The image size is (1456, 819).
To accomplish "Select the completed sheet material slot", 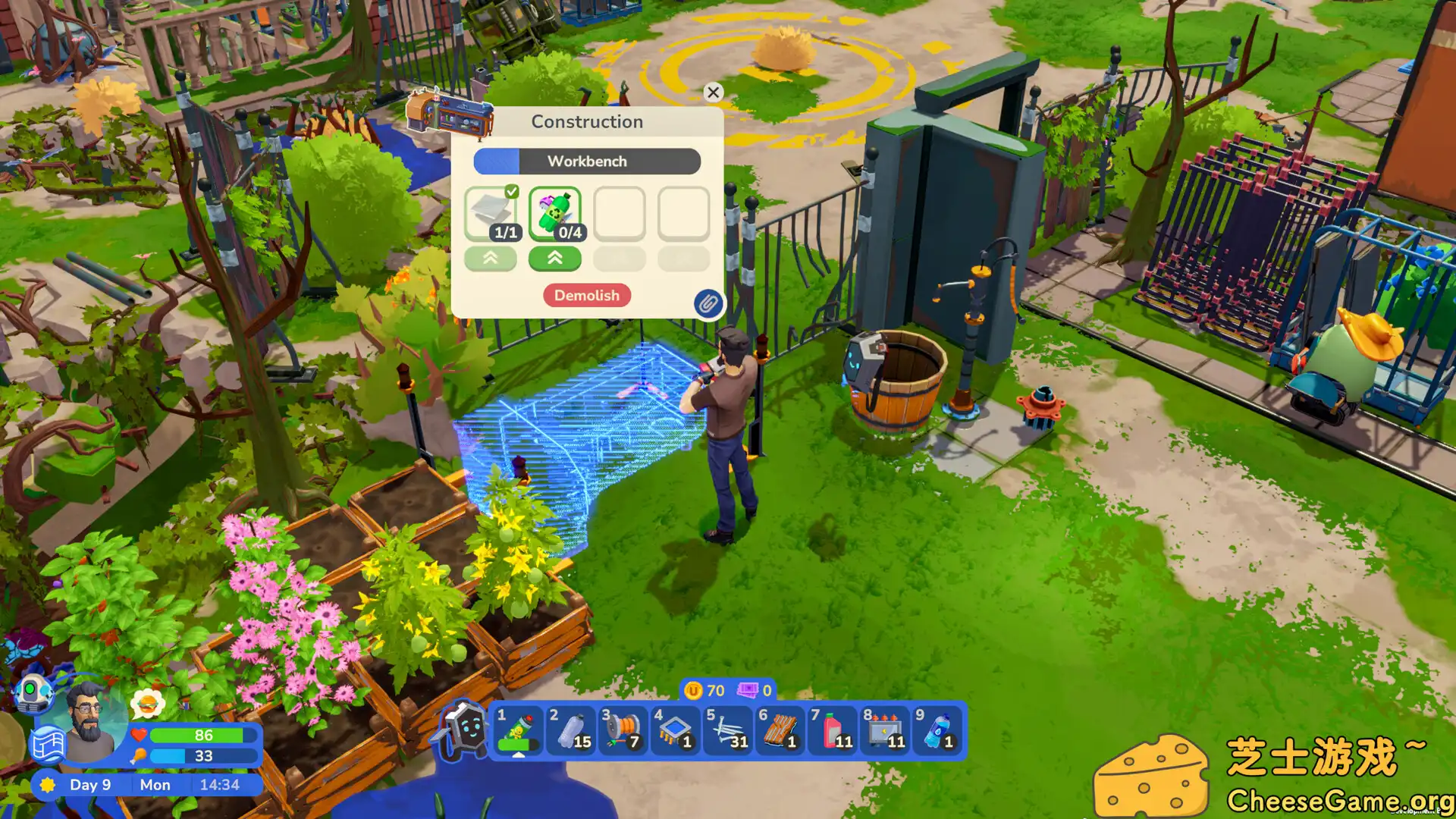I will [x=491, y=214].
